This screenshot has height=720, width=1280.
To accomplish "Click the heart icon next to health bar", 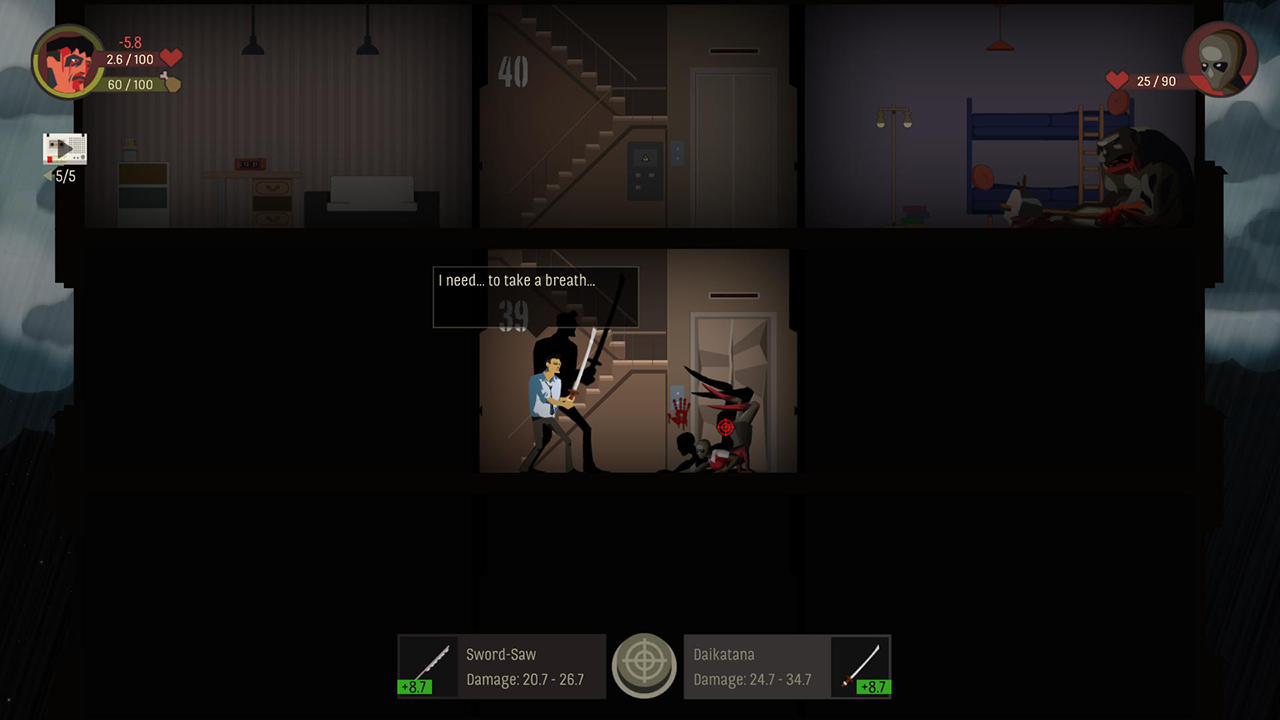I will pos(169,59).
